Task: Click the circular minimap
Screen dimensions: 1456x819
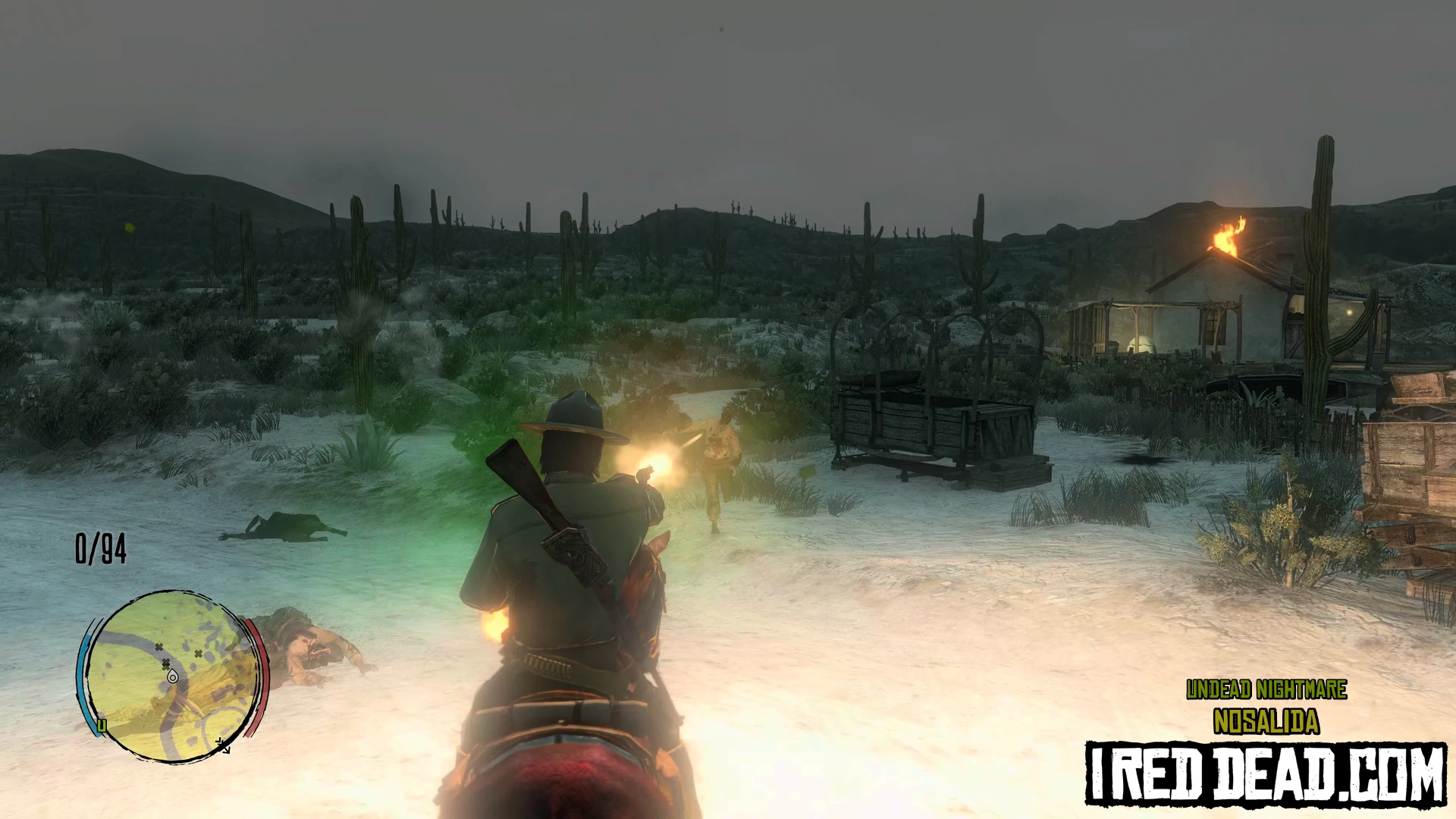Action: [172, 676]
